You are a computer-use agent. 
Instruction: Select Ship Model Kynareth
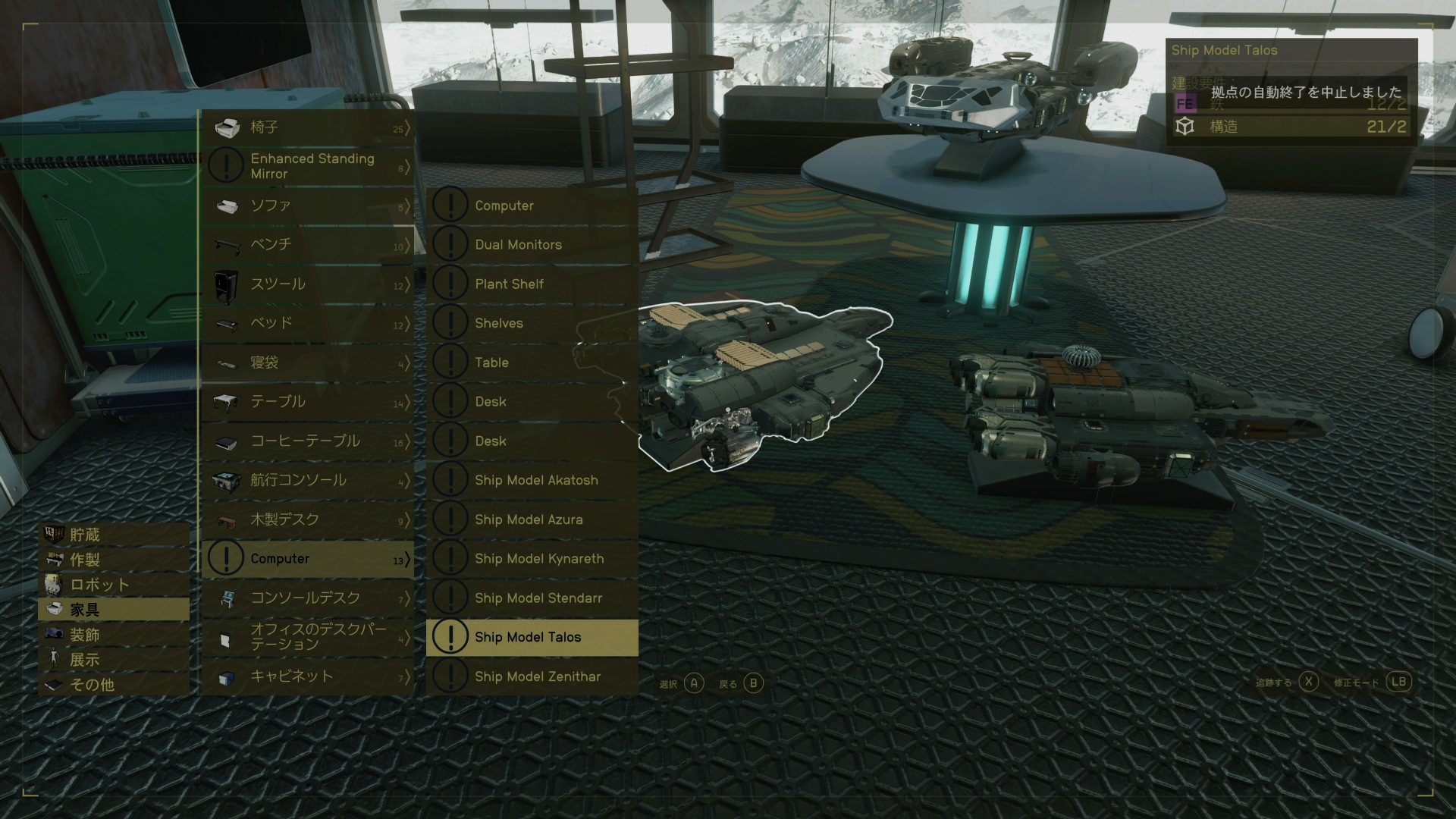click(531, 558)
